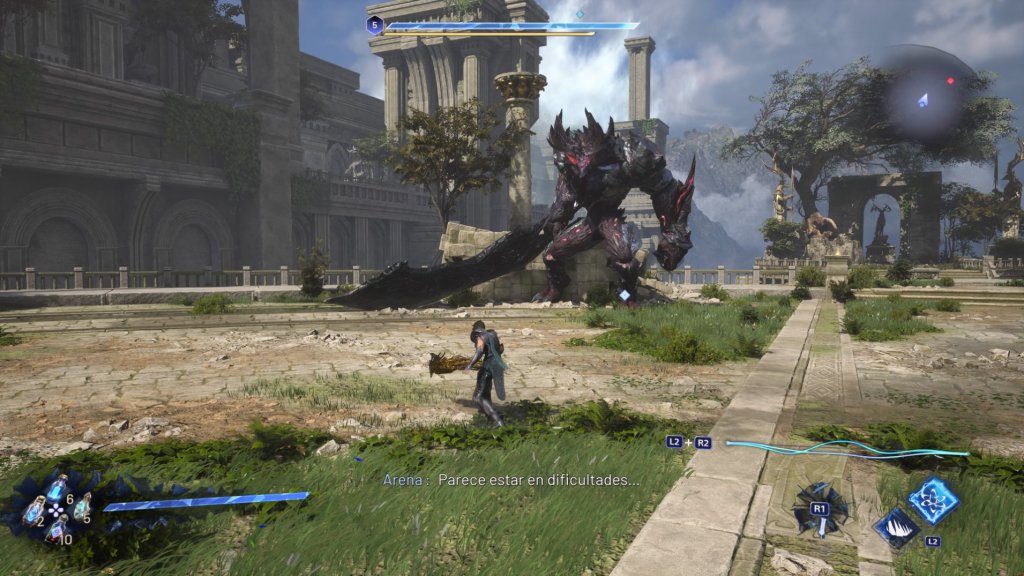Trigger the claw slash ability icon
This screenshot has width=1024, height=576.
point(897,526)
